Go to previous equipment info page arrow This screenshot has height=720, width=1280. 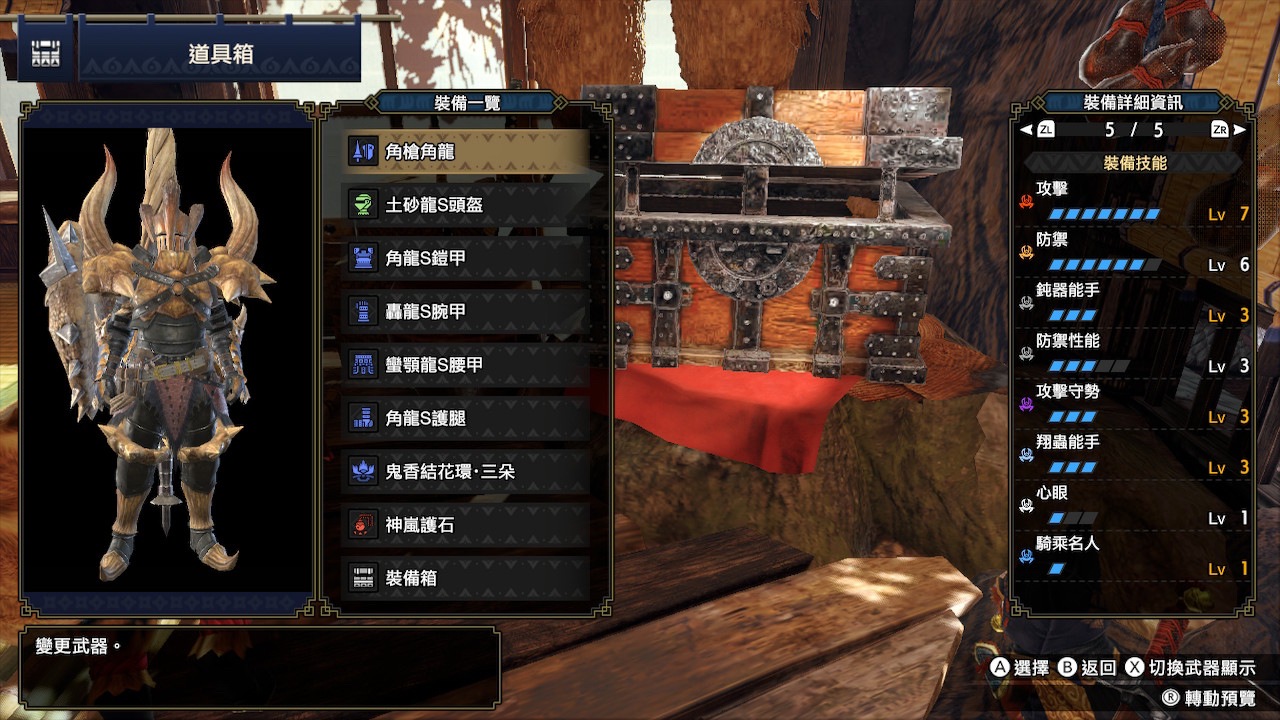(1025, 130)
